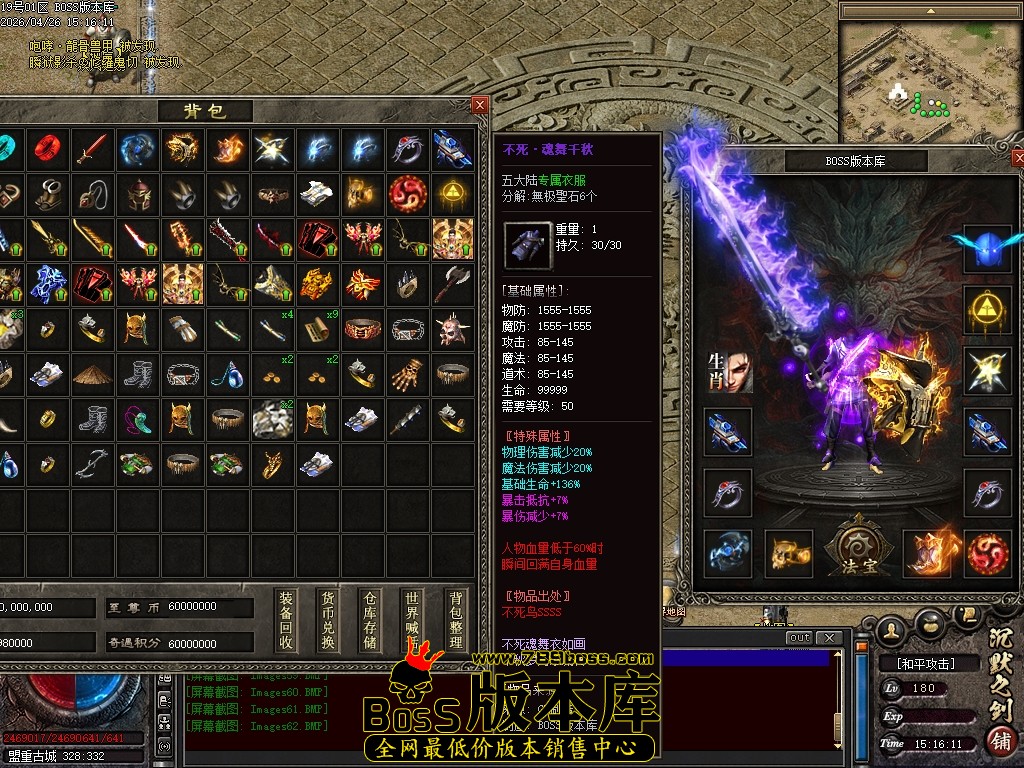The width and height of the screenshot is (1024, 768).
Task: Open the 法宝 treasure slot on character panel
Action: (856, 550)
